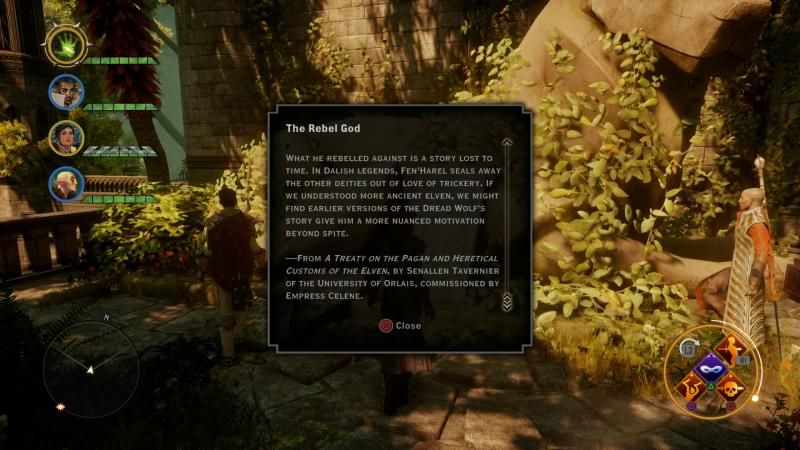Select the glowing green hand portrait

pos(66,45)
